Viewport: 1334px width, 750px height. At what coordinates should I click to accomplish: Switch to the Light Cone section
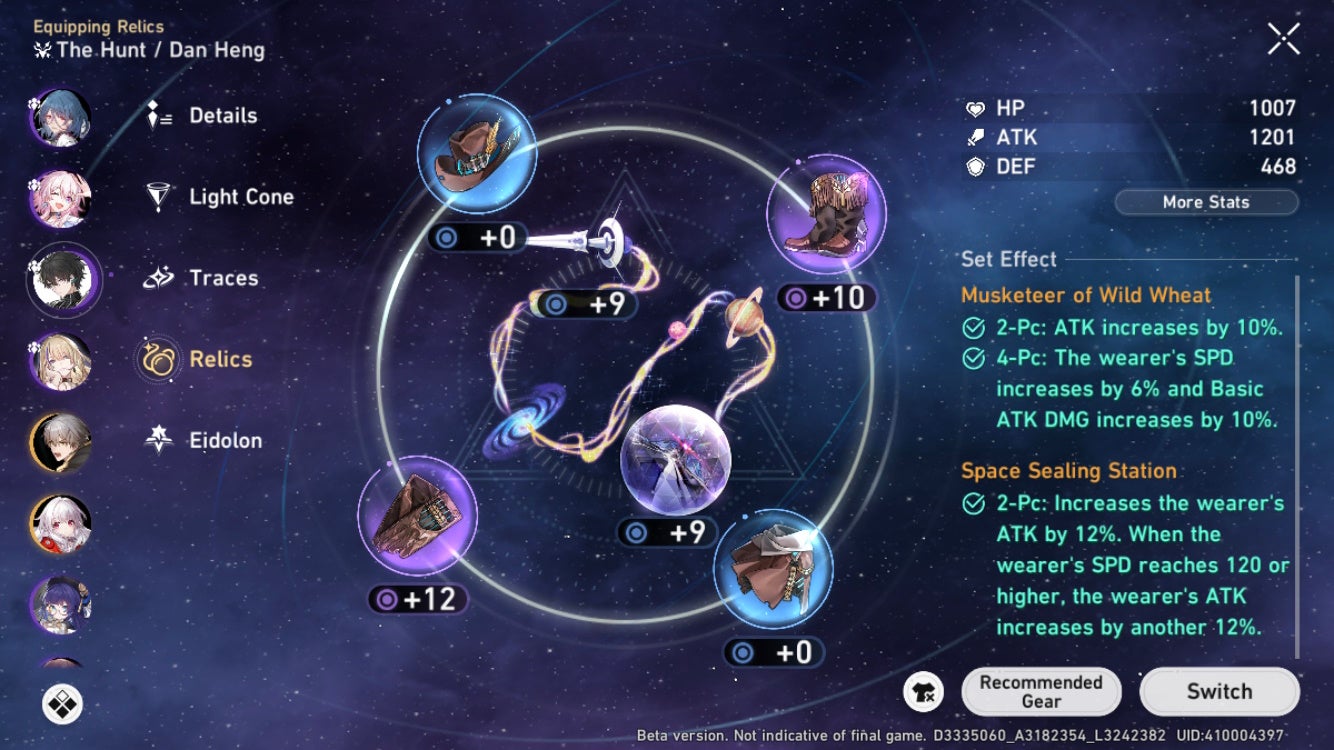point(240,197)
